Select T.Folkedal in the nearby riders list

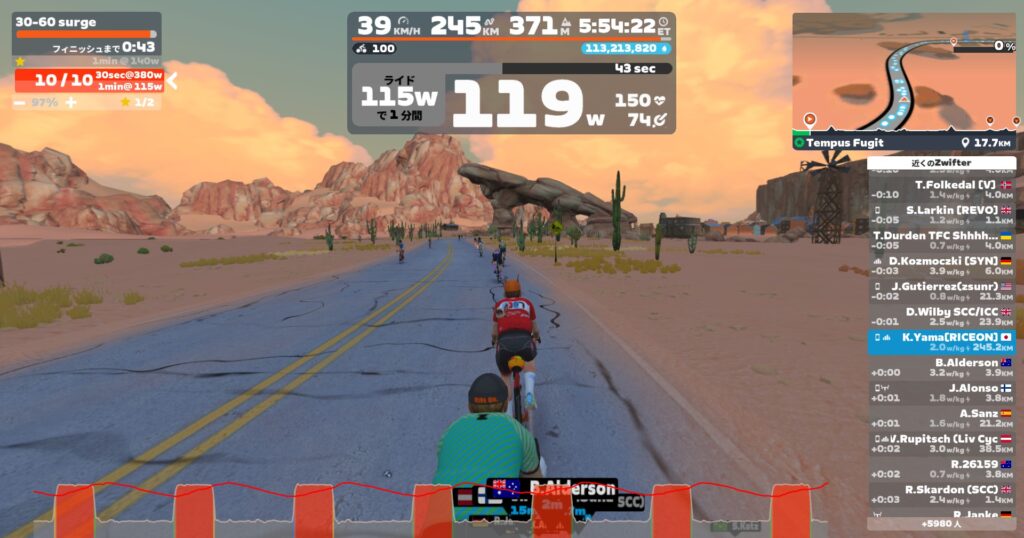click(x=941, y=190)
